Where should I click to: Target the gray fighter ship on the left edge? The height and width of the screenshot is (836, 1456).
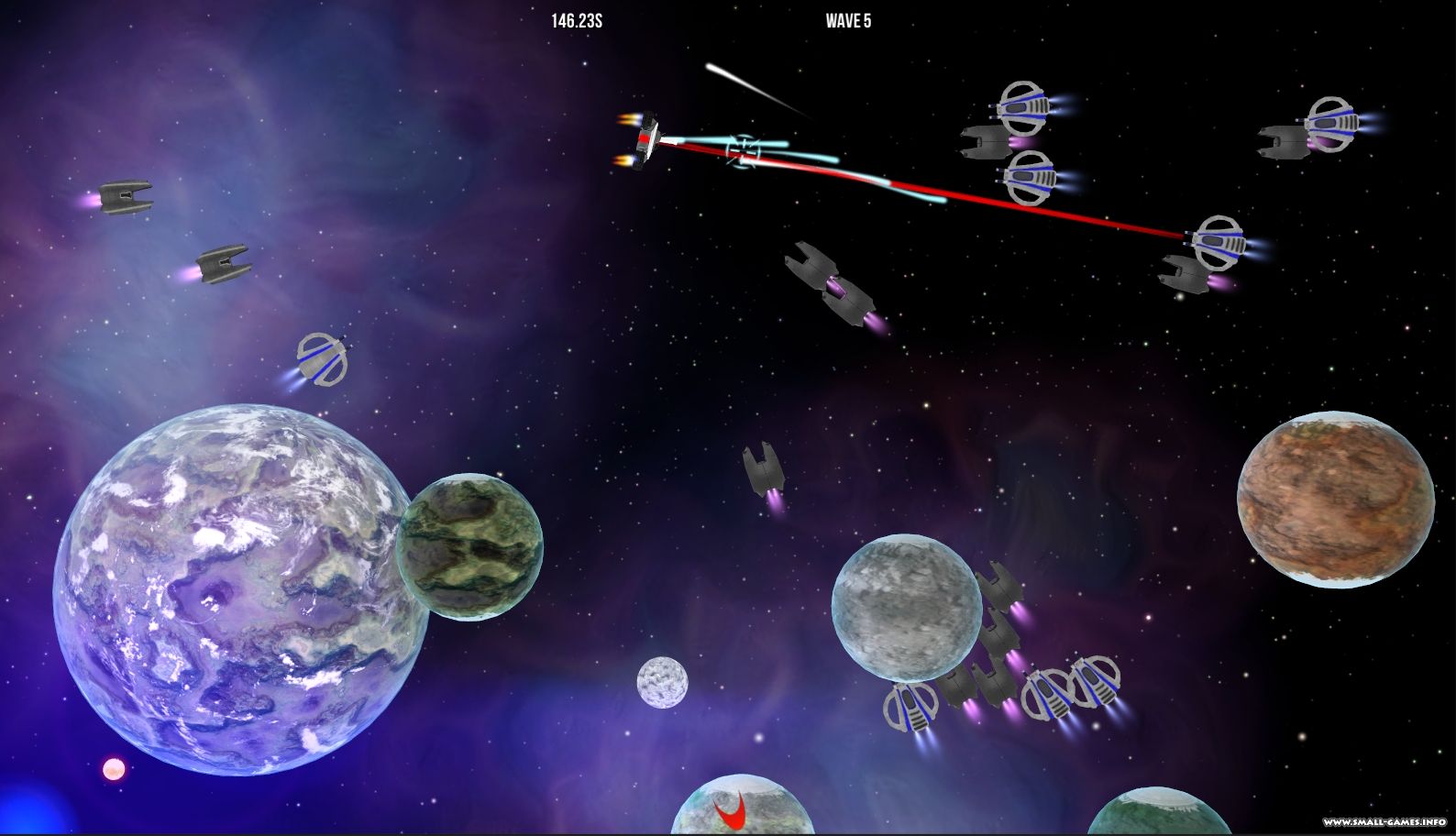[x=124, y=197]
